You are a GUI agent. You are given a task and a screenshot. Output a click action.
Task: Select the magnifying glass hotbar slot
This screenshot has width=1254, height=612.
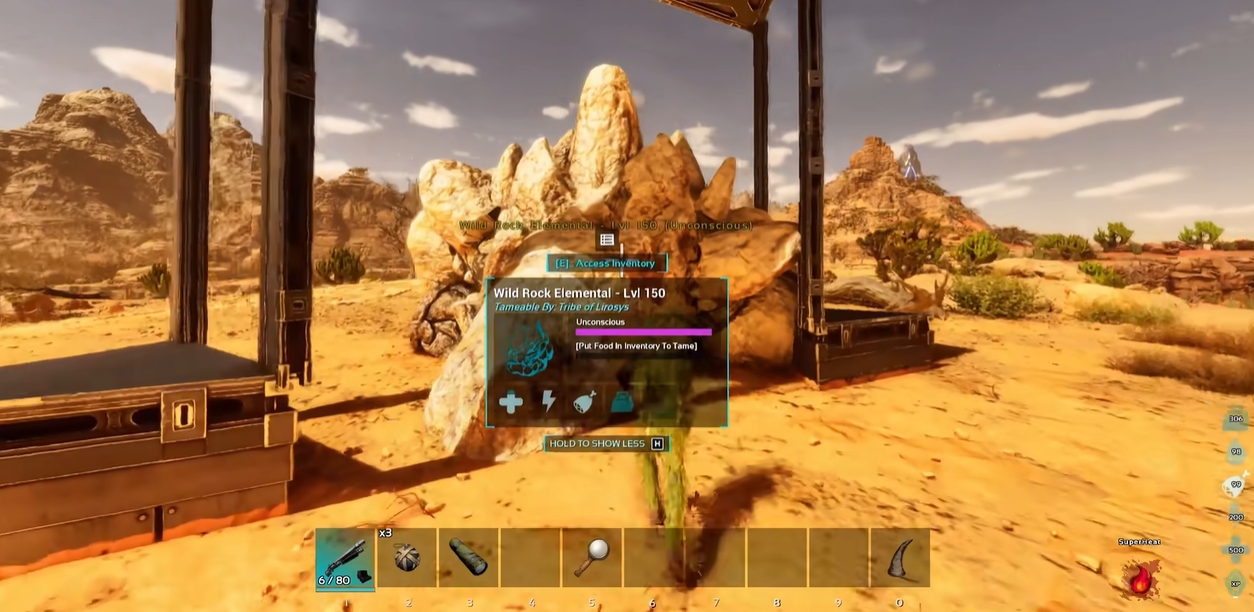pos(592,558)
